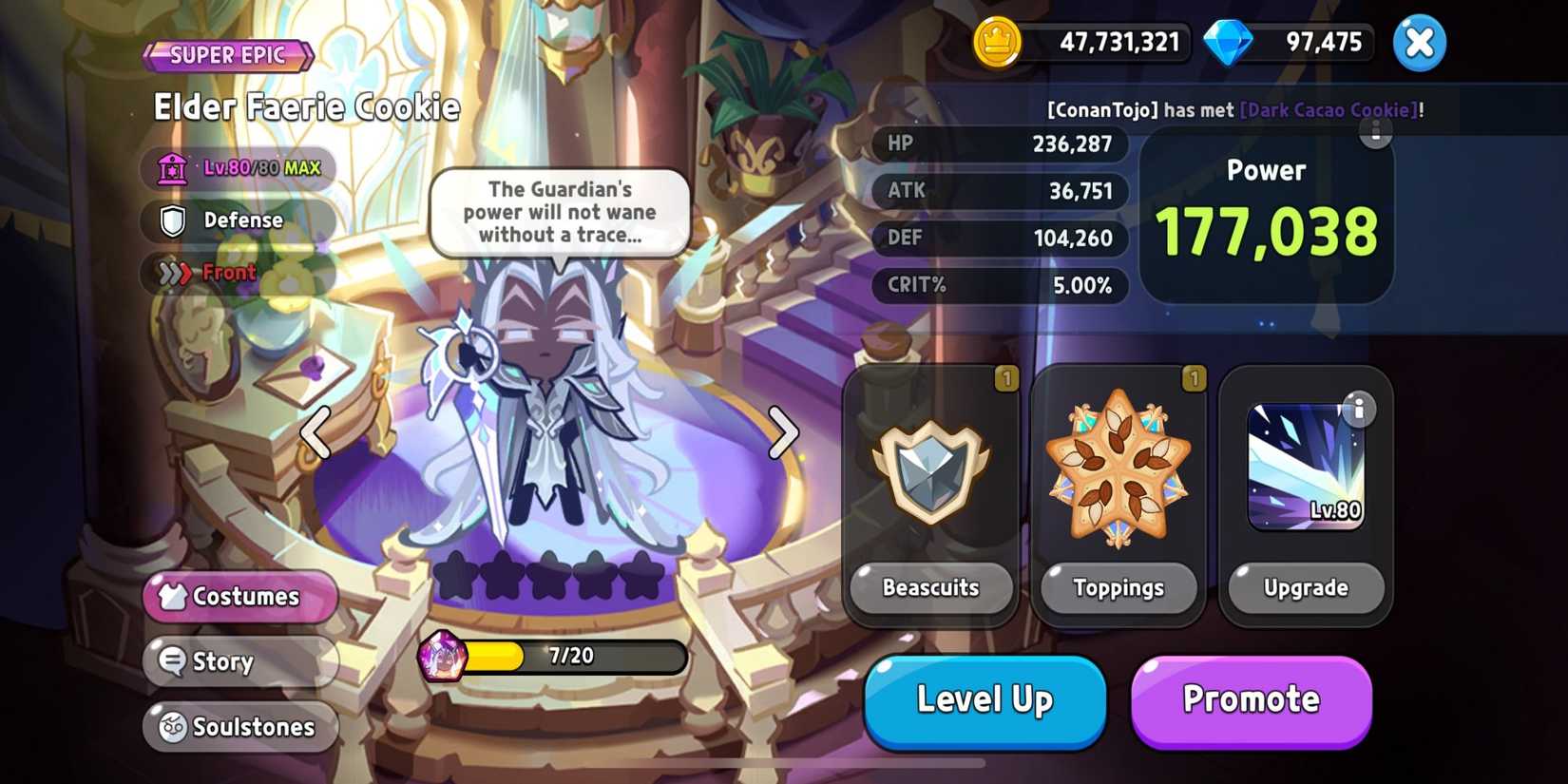
Task: Browse next cookie with the right arrow
Action: click(x=785, y=433)
